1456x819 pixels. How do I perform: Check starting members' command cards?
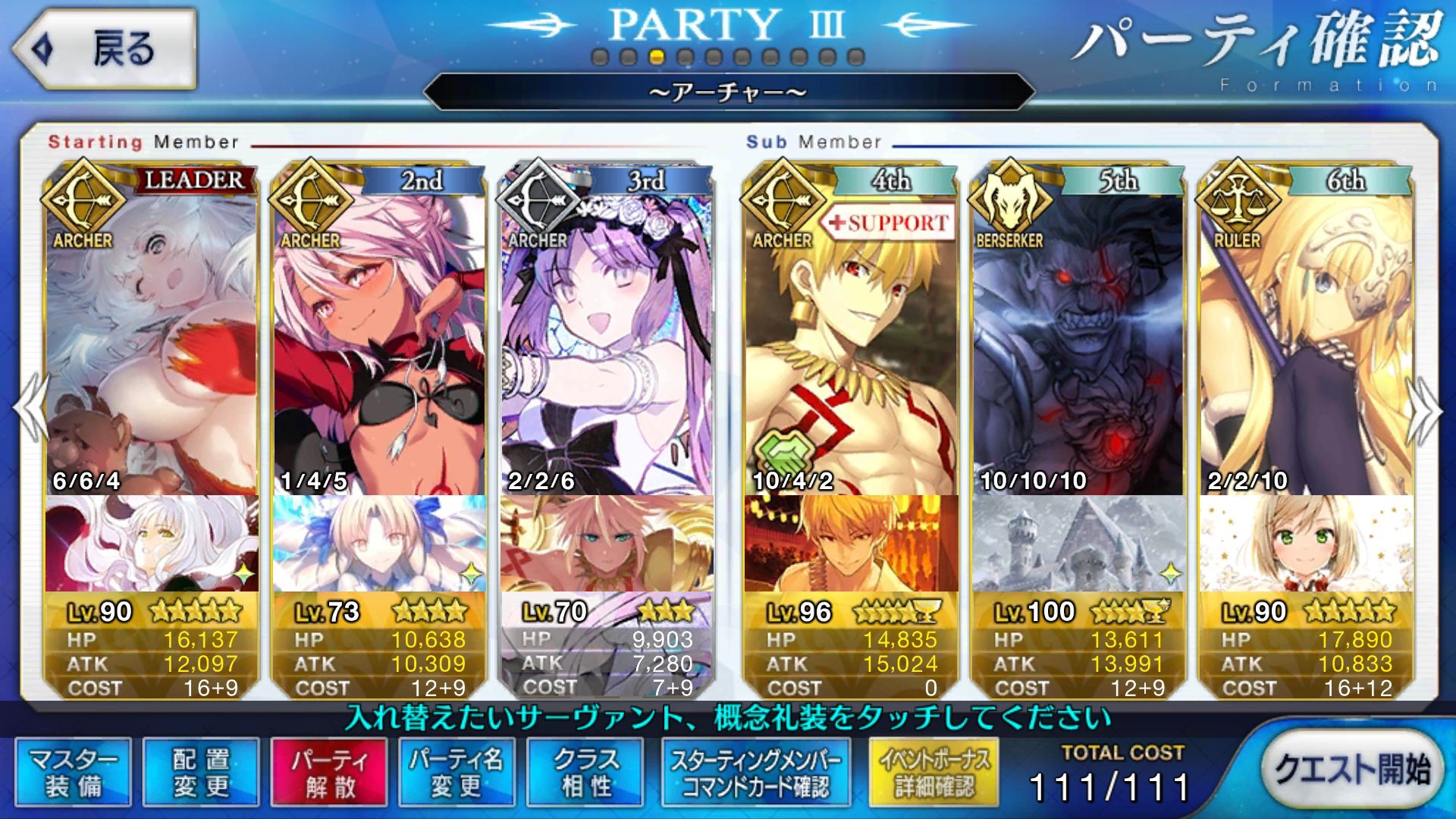pos(755,773)
